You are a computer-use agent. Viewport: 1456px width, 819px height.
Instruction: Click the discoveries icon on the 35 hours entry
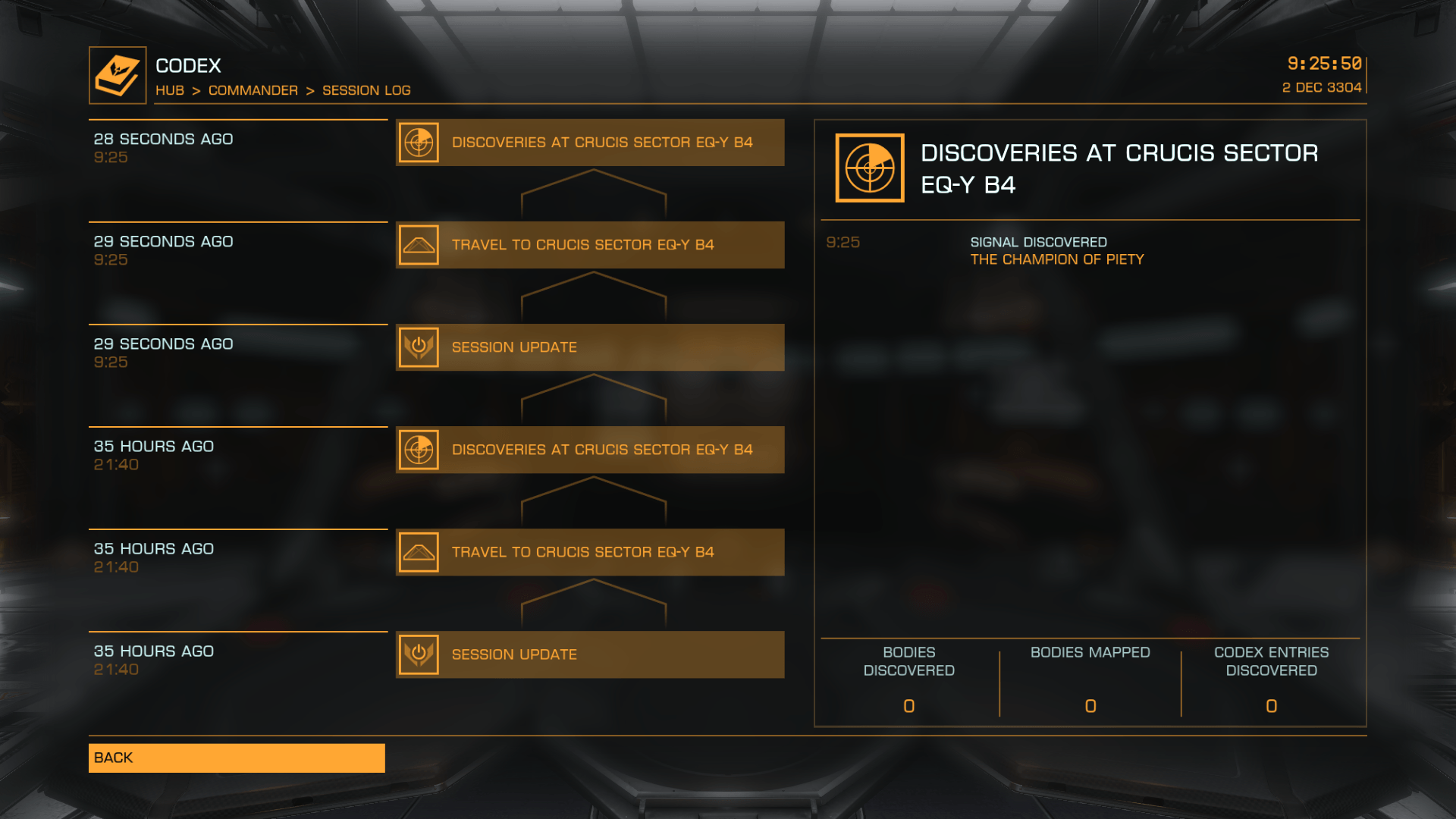[418, 449]
